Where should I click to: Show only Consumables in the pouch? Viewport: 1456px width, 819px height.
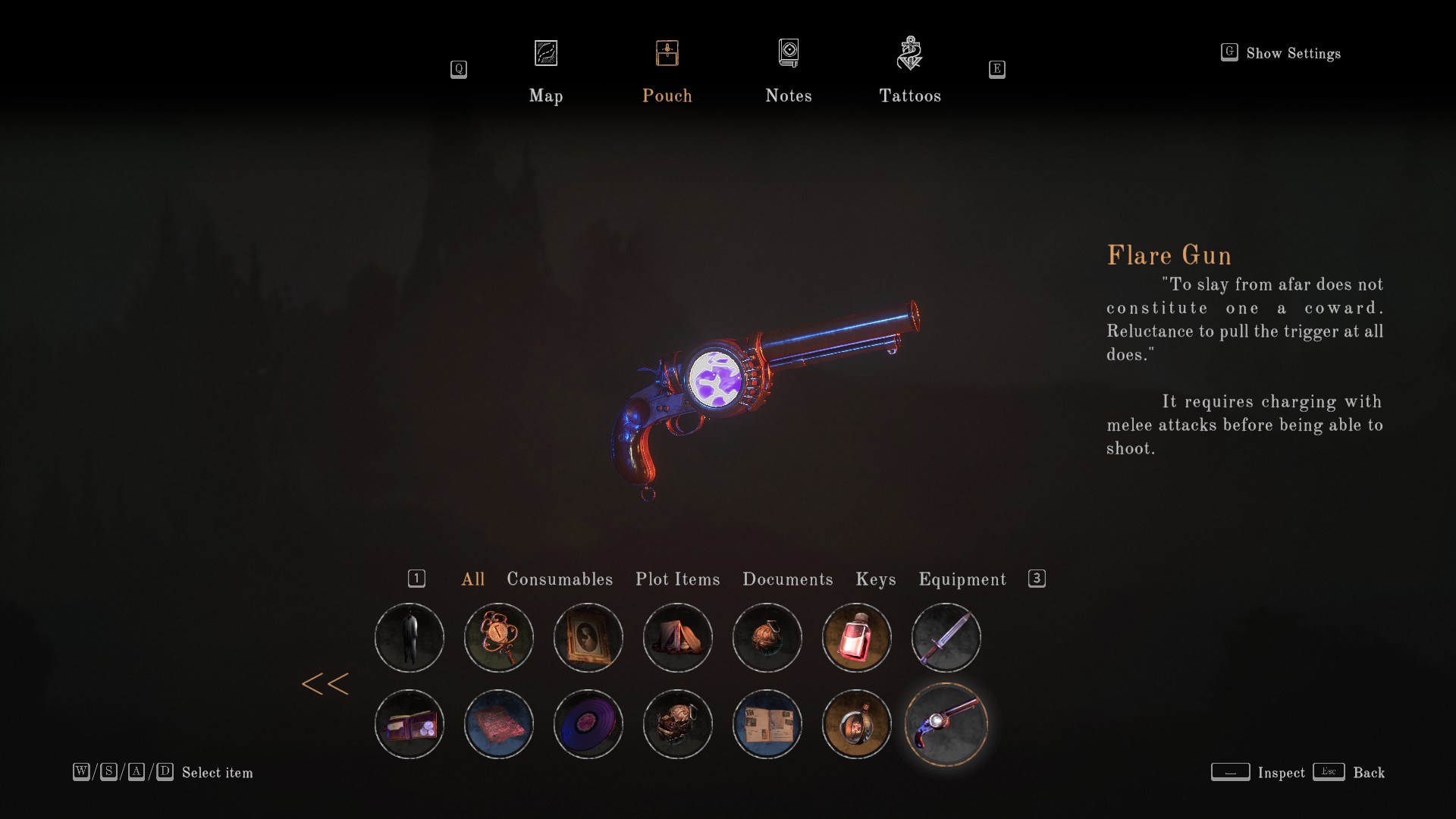pyautogui.click(x=560, y=579)
